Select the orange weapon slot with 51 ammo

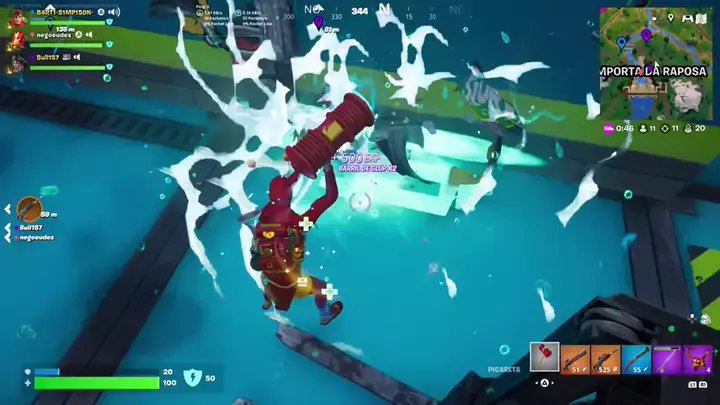pos(575,358)
